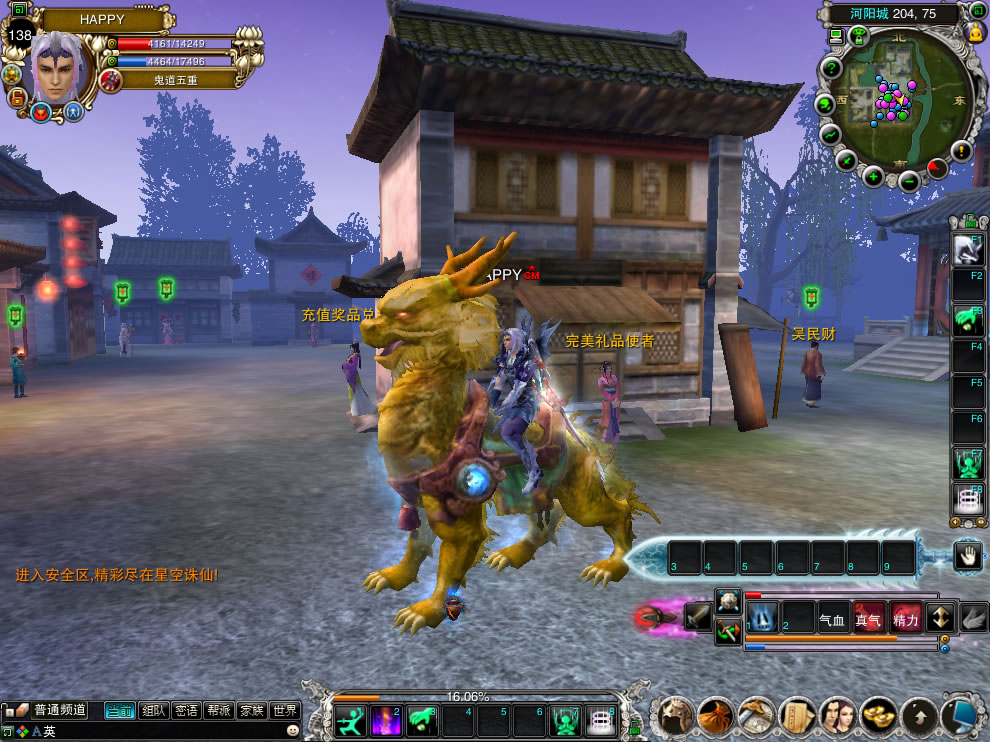
Task: Zoom in the minimap with plus button
Action: click(873, 178)
